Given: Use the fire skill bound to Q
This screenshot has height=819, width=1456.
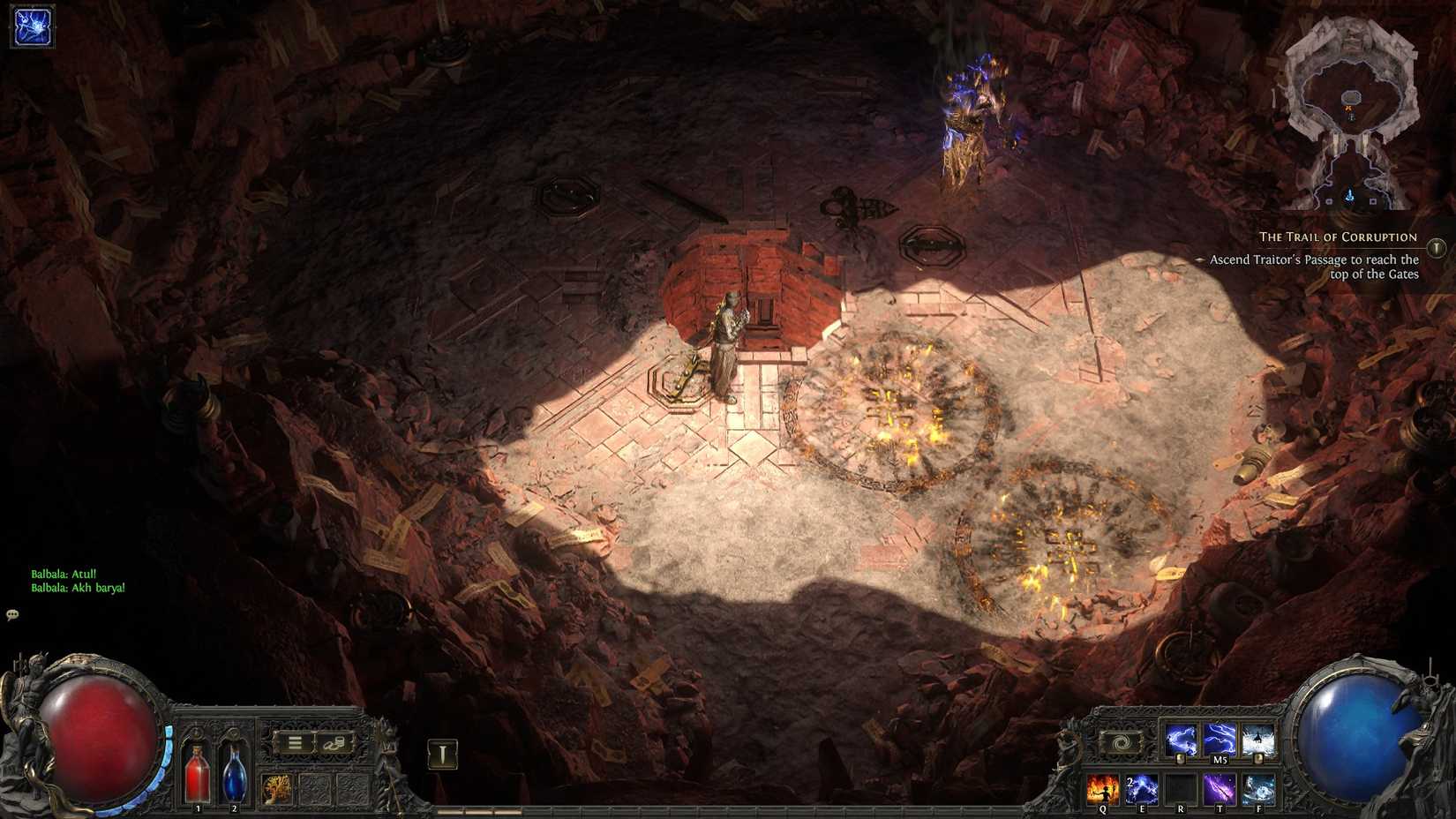Looking at the screenshot, I should [1103, 788].
